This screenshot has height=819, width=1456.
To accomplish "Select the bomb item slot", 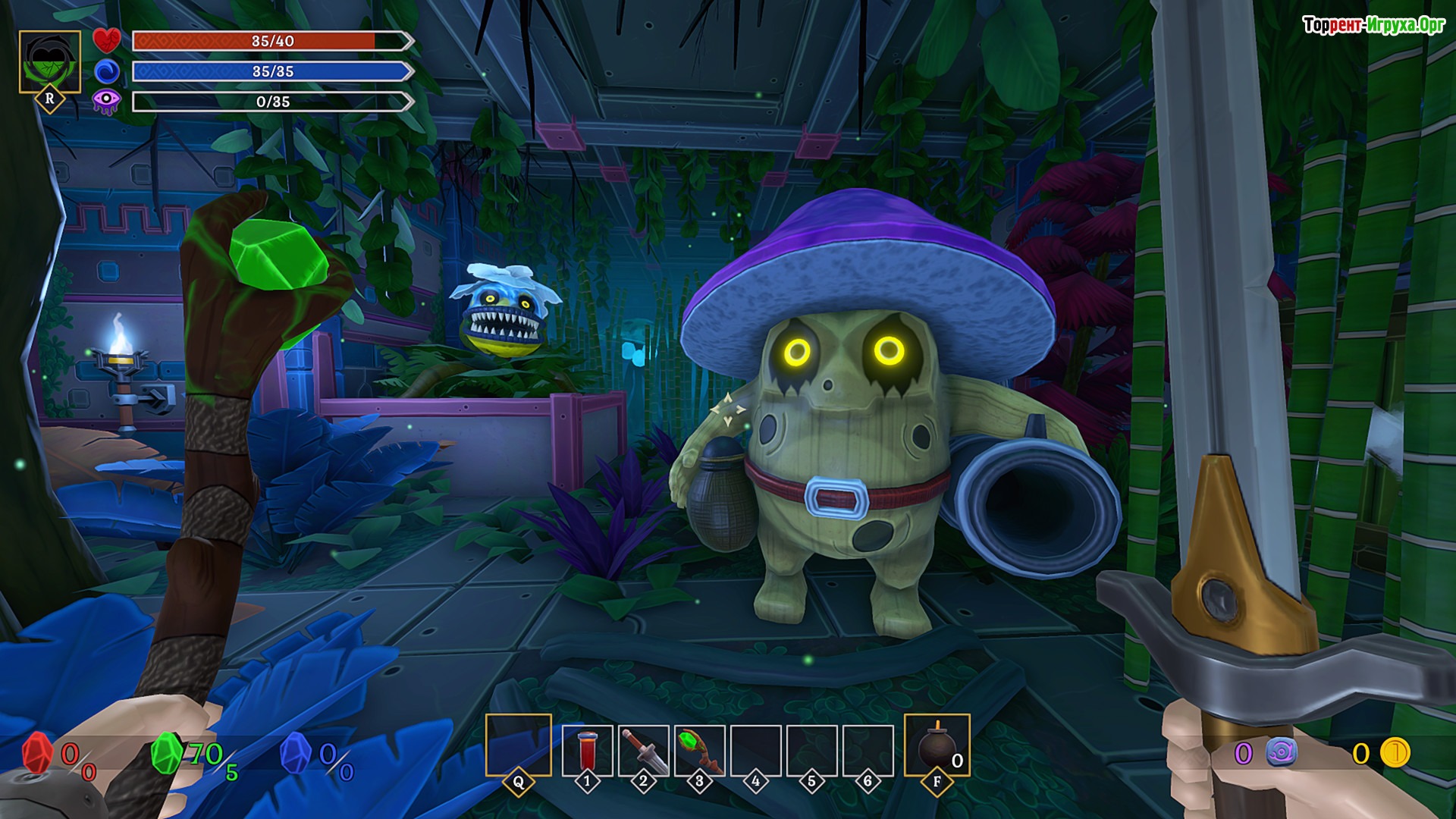I will click(x=937, y=746).
